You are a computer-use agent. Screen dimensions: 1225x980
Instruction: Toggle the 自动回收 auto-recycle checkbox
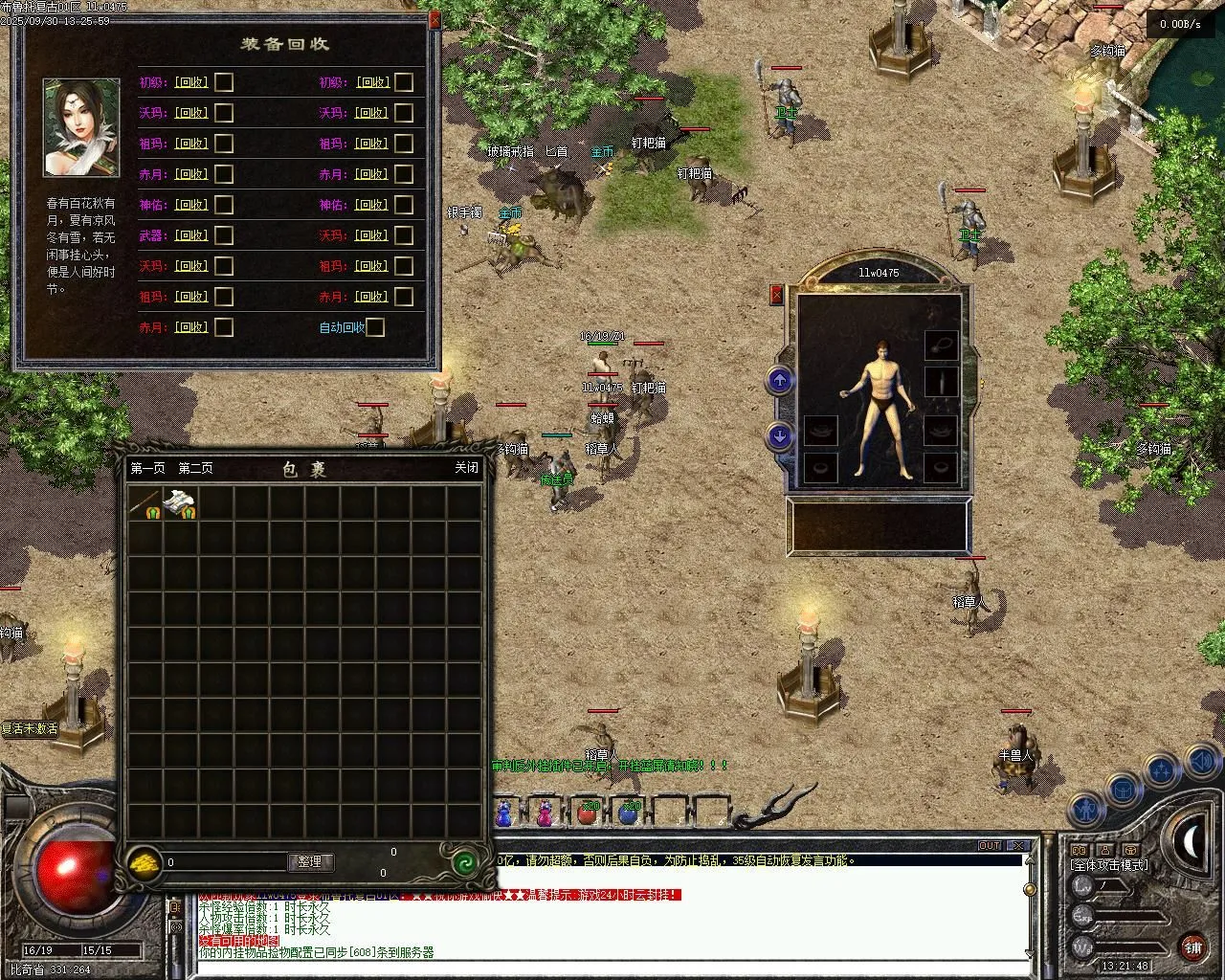click(x=375, y=327)
